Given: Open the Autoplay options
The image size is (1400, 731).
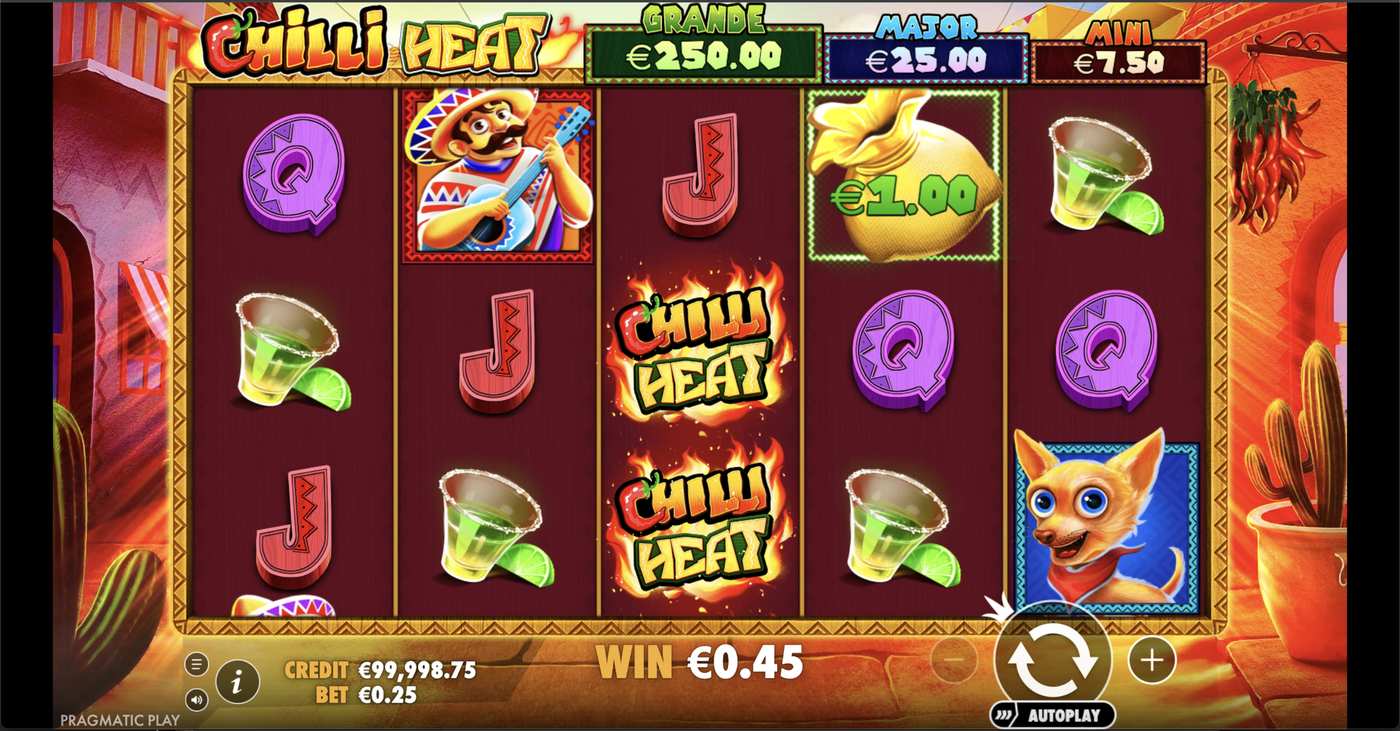Looking at the screenshot, I should pos(1053,715).
